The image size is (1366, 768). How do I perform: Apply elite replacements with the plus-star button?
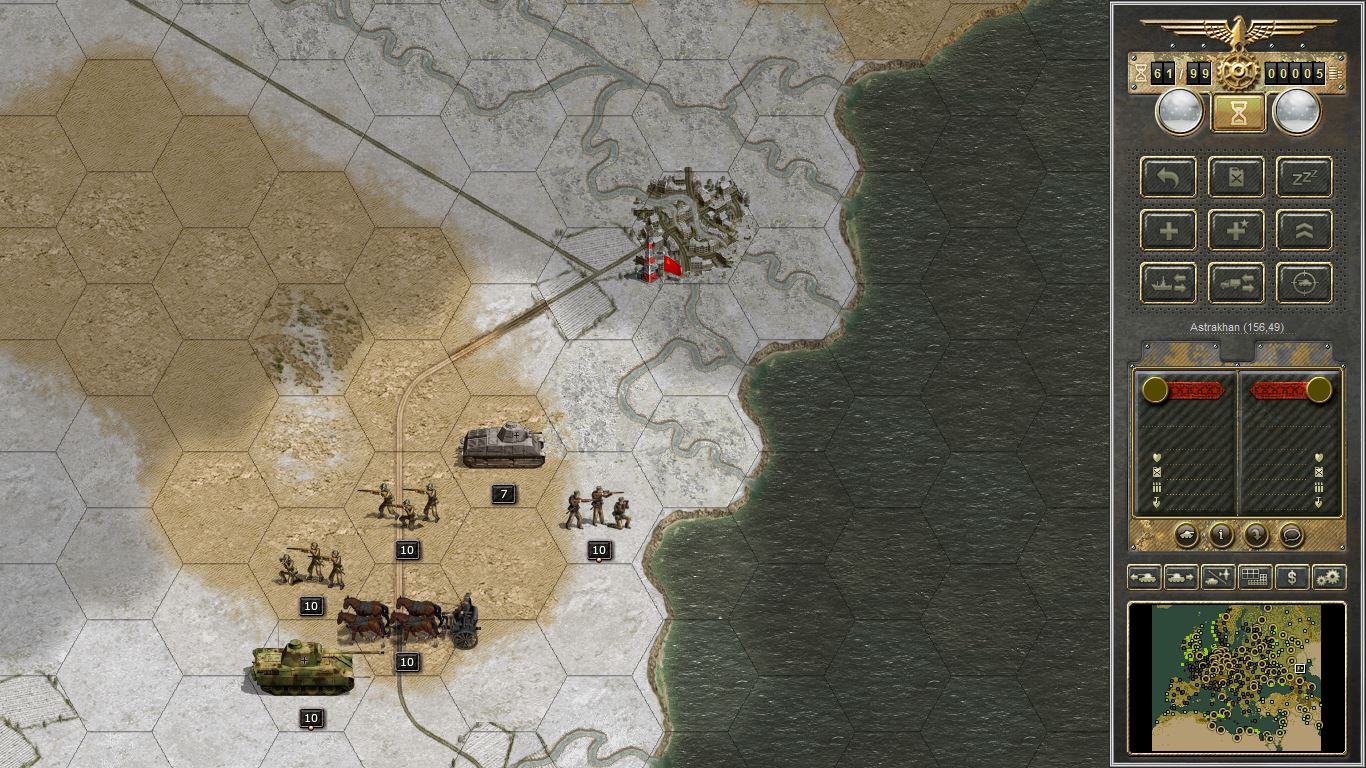tap(1236, 230)
